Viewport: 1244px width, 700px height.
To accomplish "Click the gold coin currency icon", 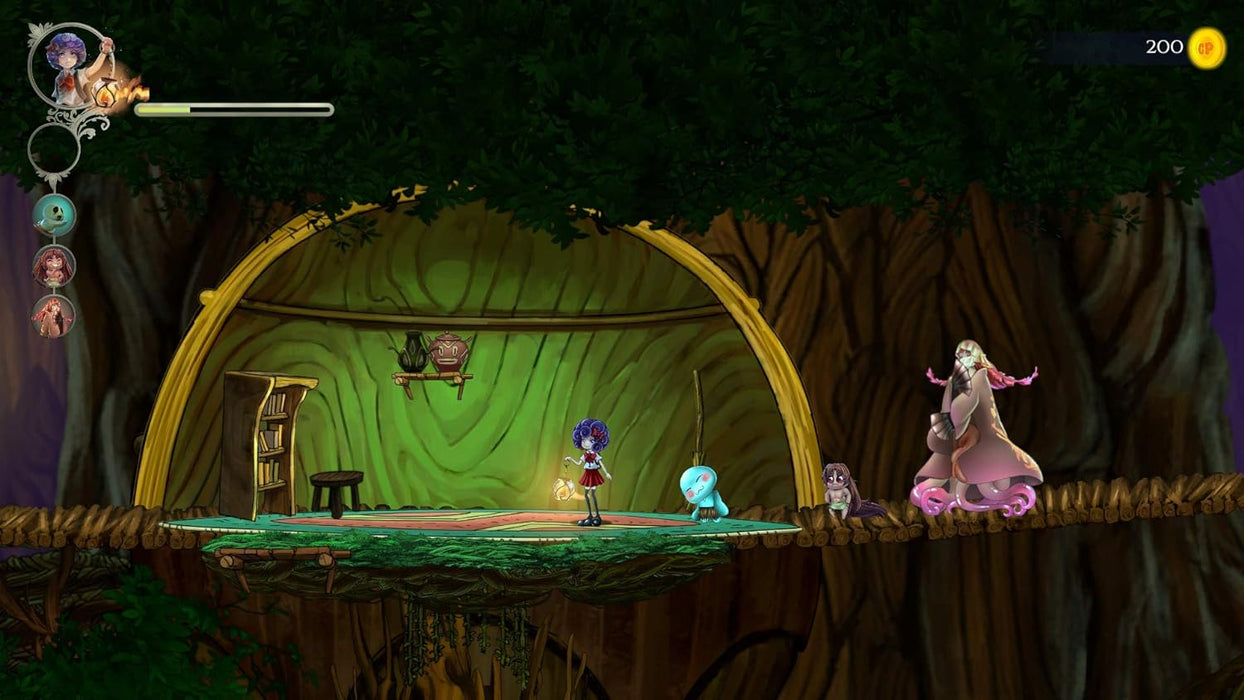I will [1206, 48].
